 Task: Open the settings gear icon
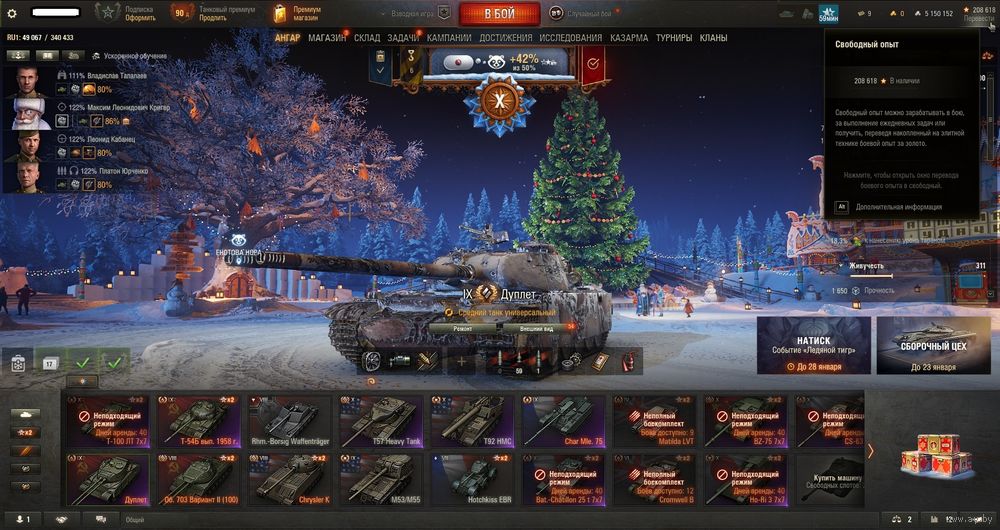click(12, 14)
